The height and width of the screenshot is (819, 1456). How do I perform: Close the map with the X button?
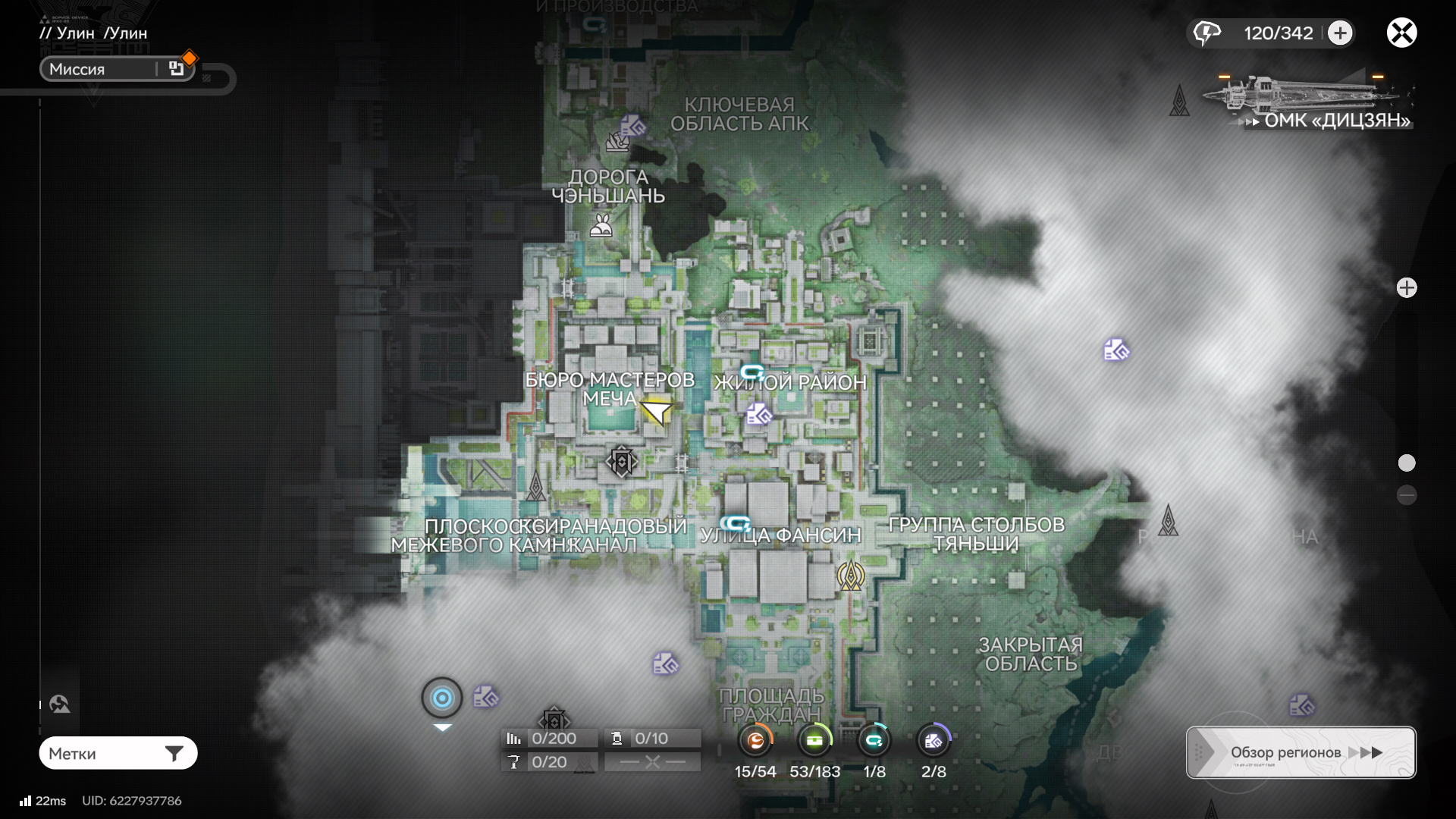(1401, 33)
